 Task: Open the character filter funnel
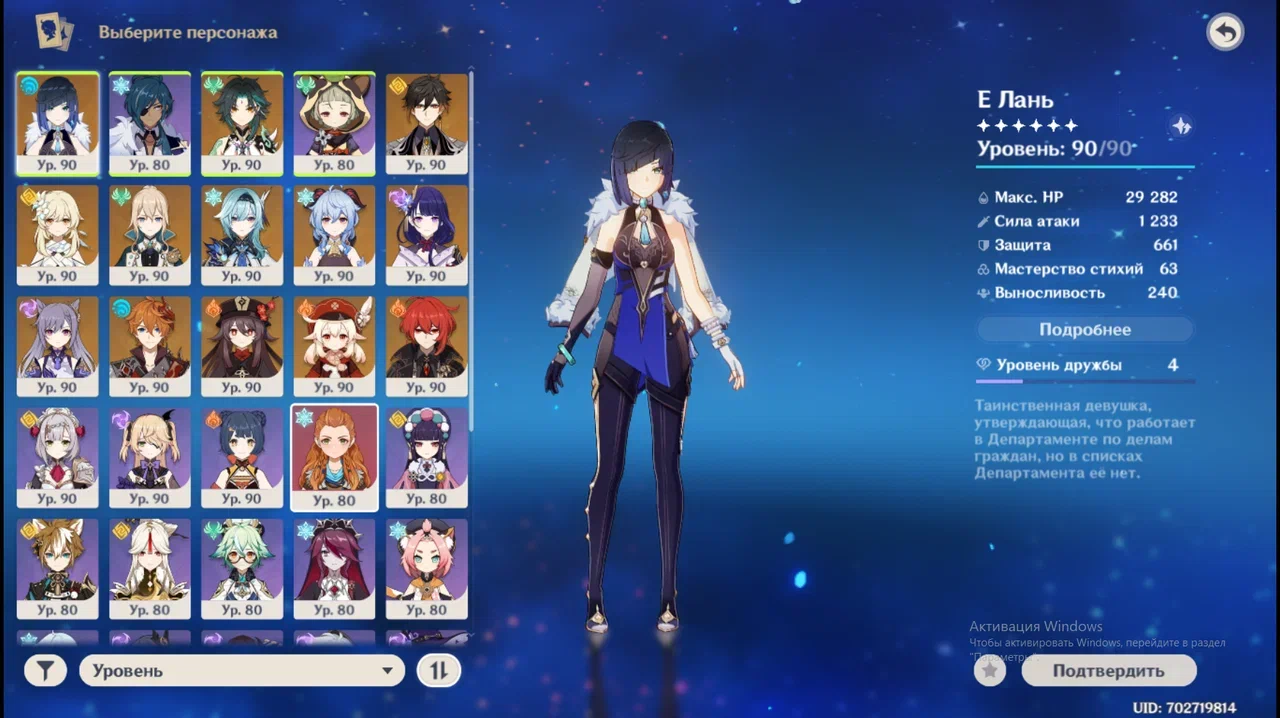coord(45,671)
